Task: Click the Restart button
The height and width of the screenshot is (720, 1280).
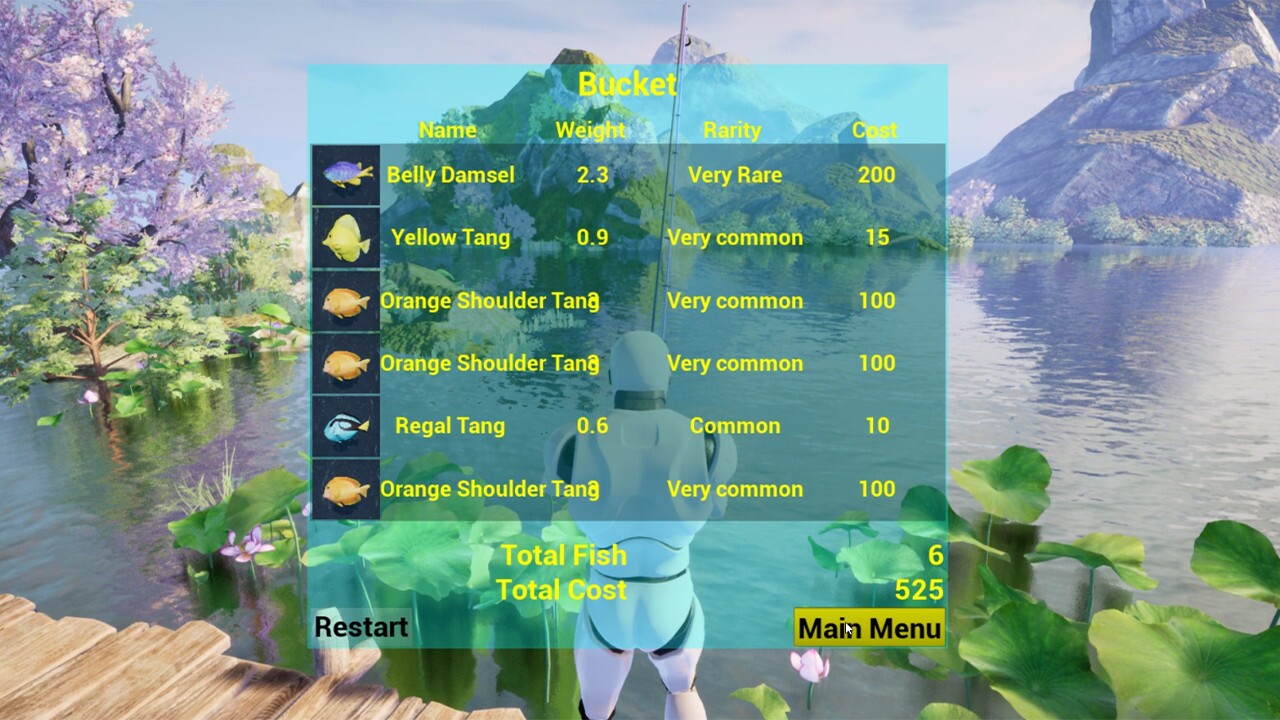Action: click(x=360, y=627)
